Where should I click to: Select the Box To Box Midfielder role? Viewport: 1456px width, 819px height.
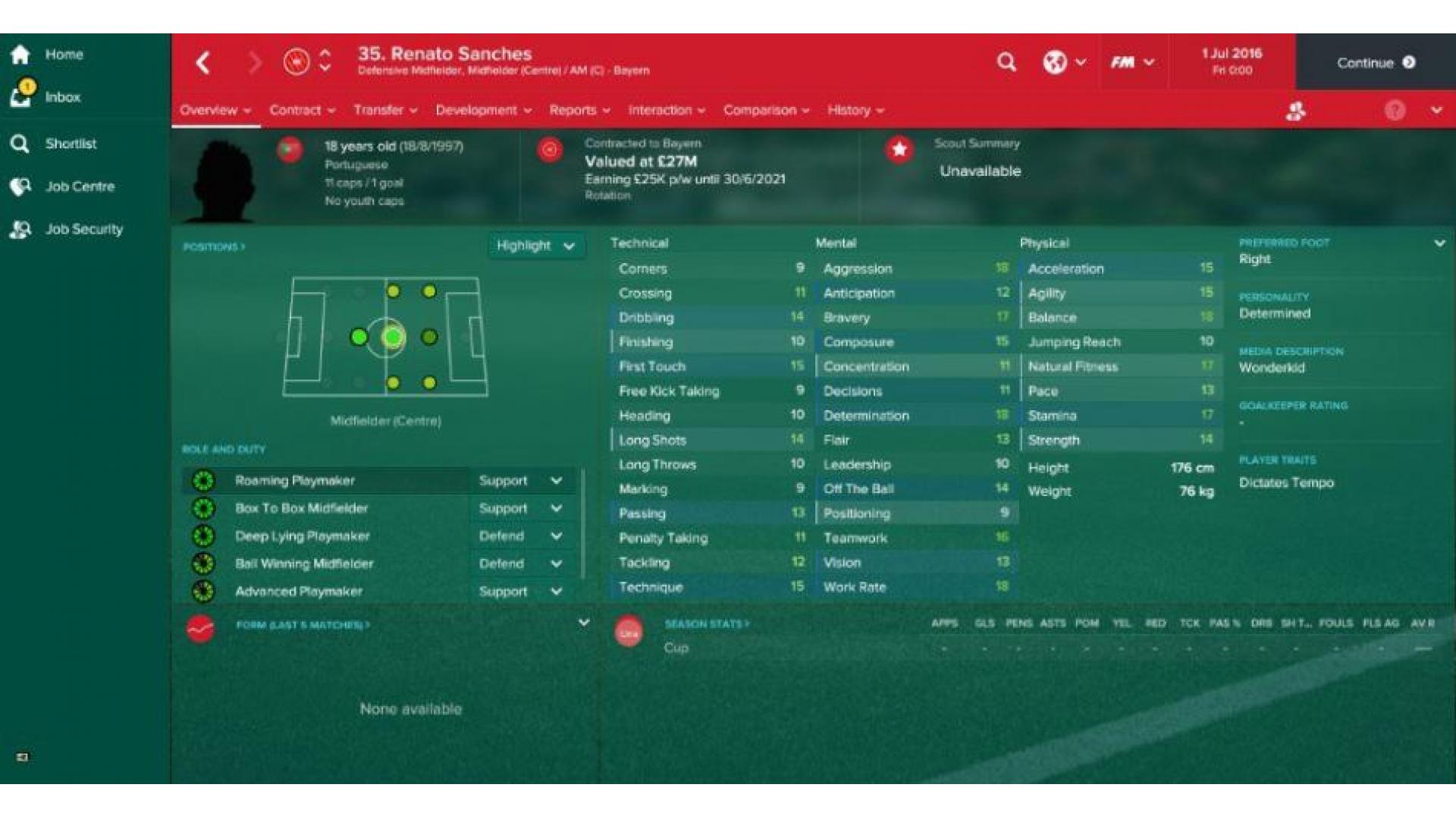301,508
